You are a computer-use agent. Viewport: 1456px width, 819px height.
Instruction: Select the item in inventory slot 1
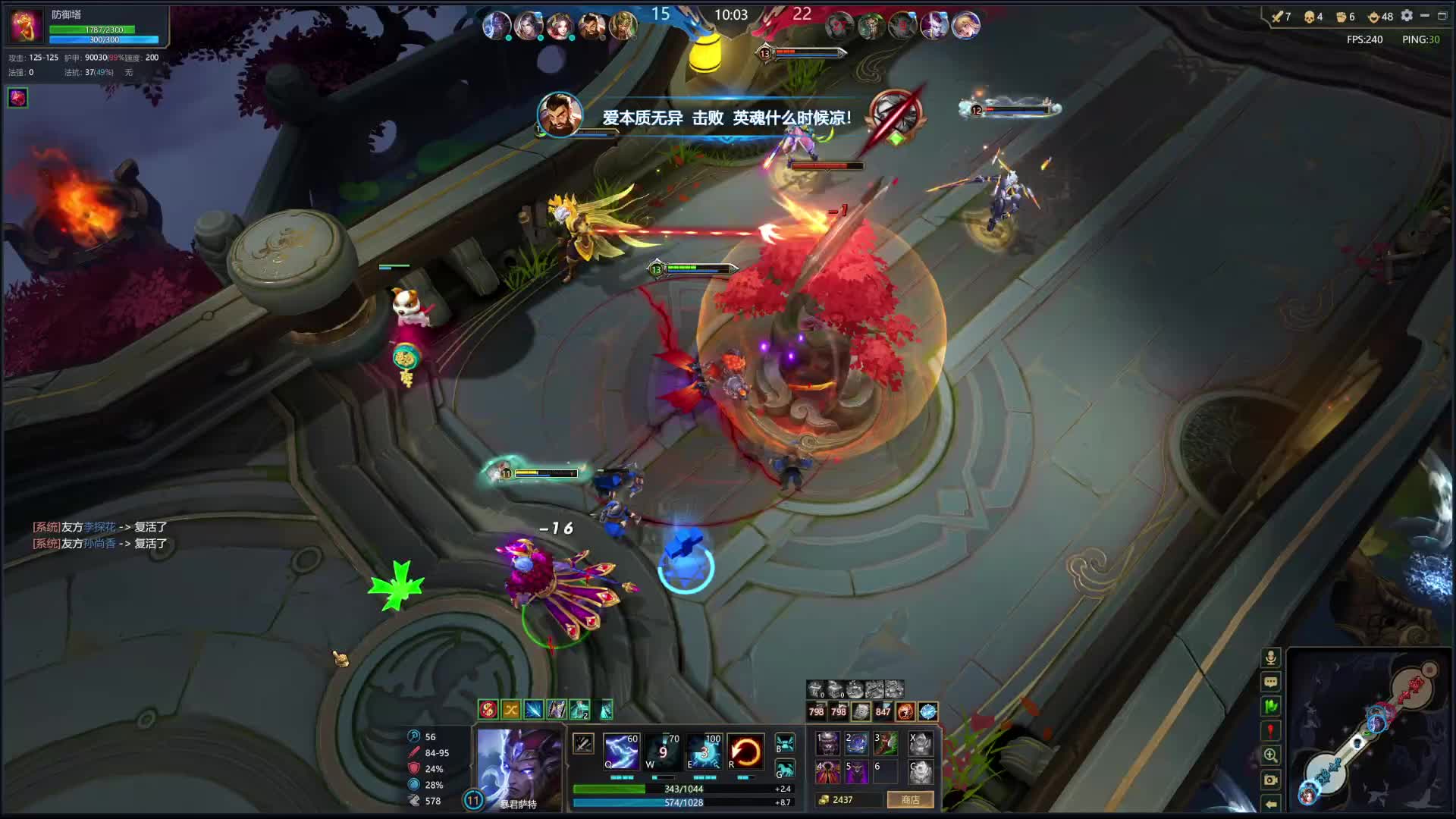(x=827, y=743)
